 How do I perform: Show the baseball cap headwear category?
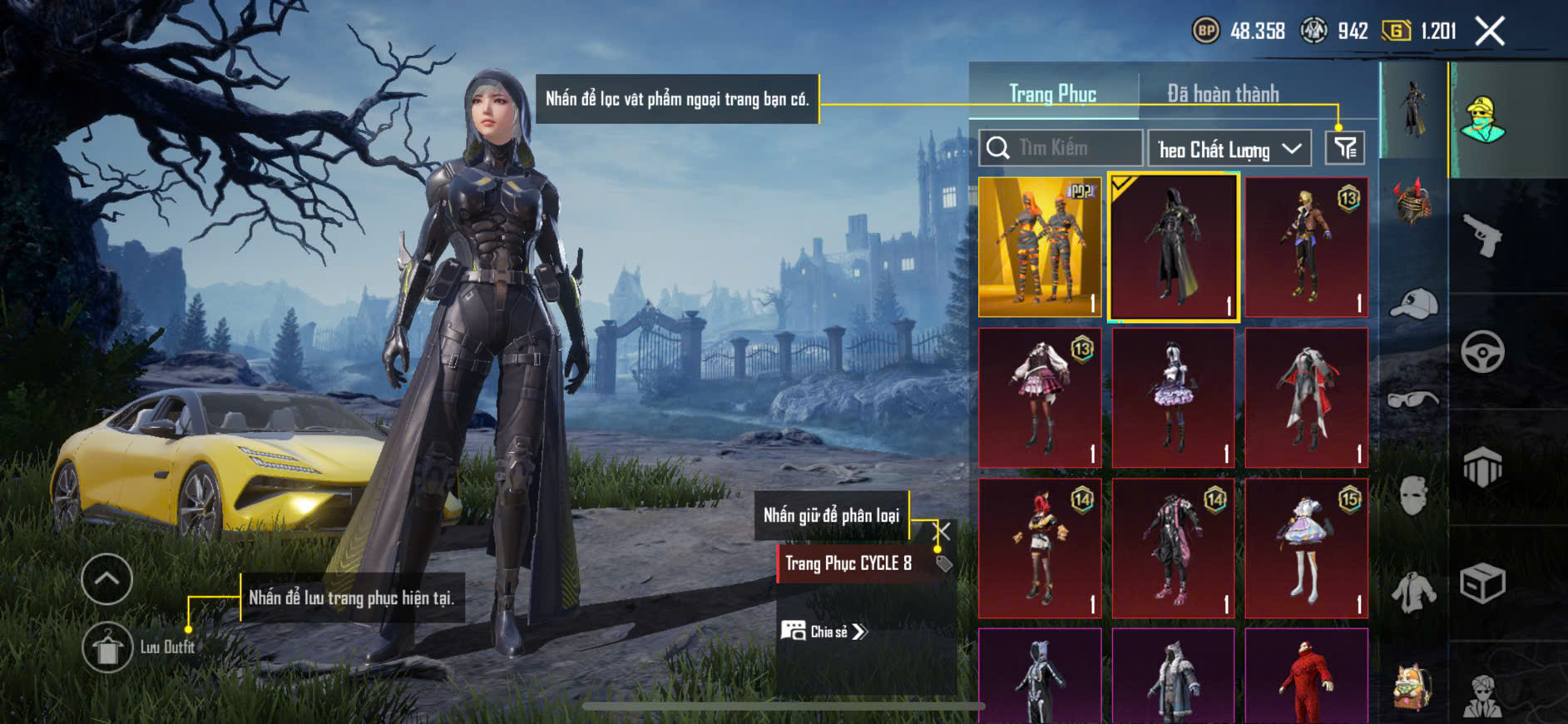(1413, 303)
